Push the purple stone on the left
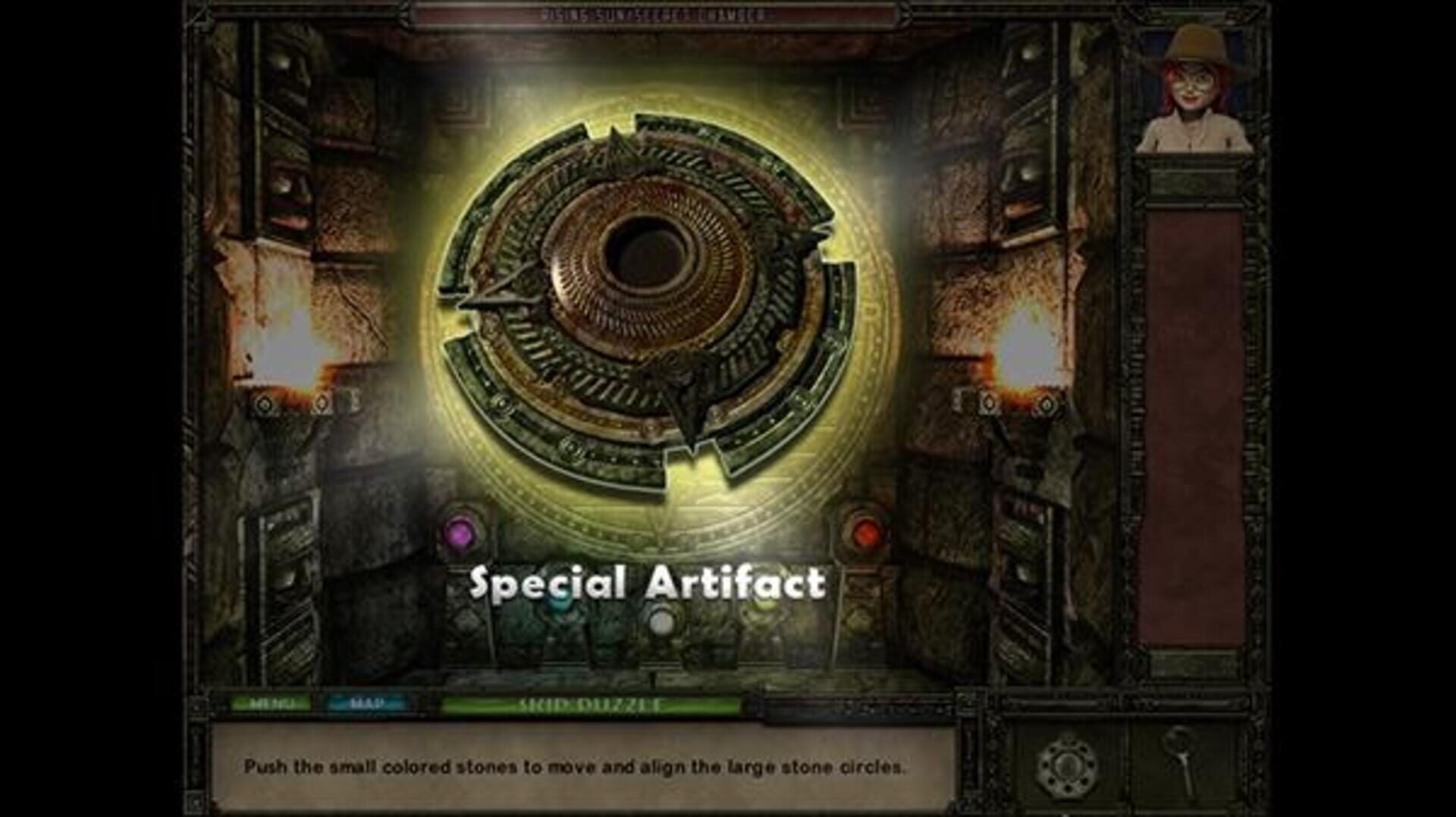The width and height of the screenshot is (1456, 817). pyautogui.click(x=460, y=534)
